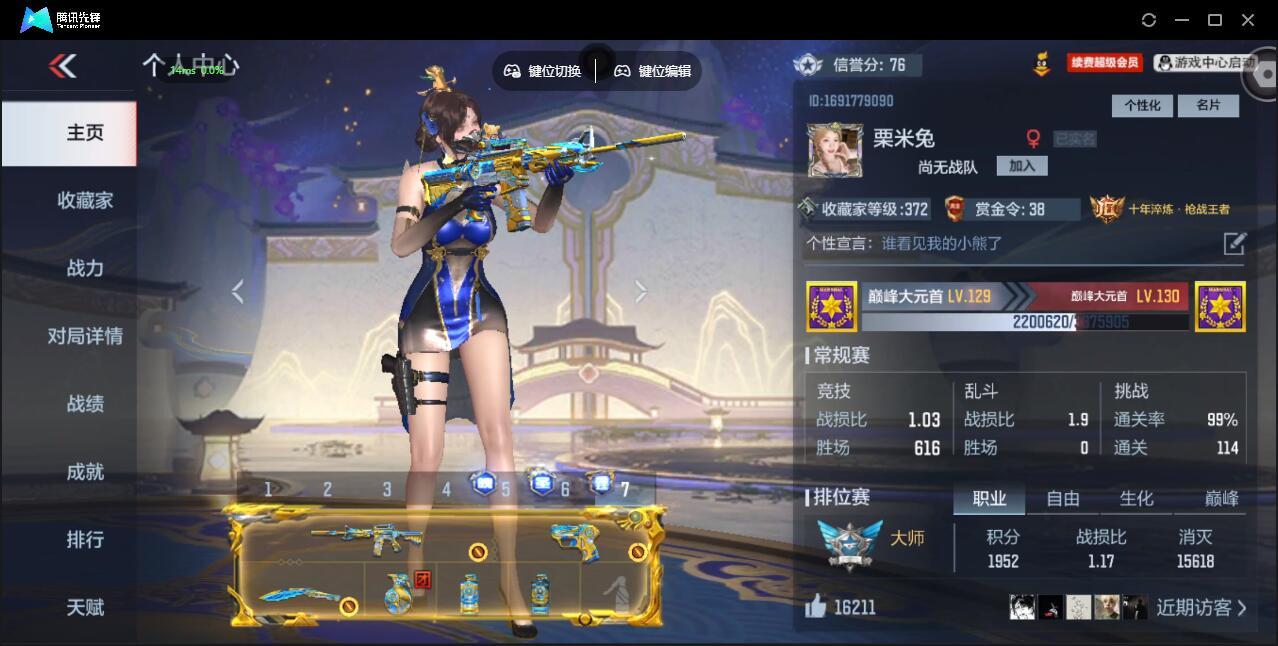Image resolution: width=1278 pixels, height=646 pixels.
Task: Switch to the 生化 ranked tab
Action: tap(1136, 498)
